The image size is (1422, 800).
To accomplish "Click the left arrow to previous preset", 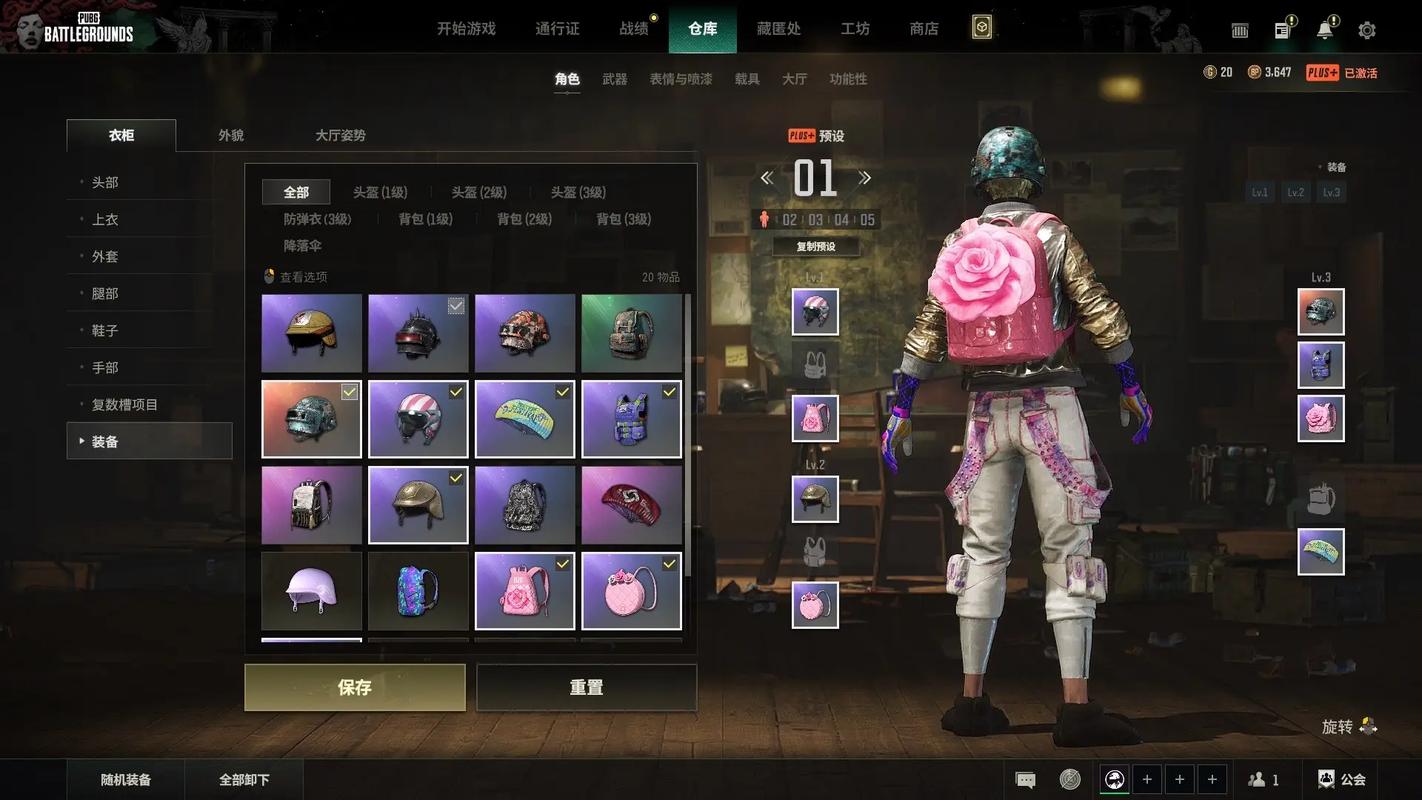I will 766,175.
